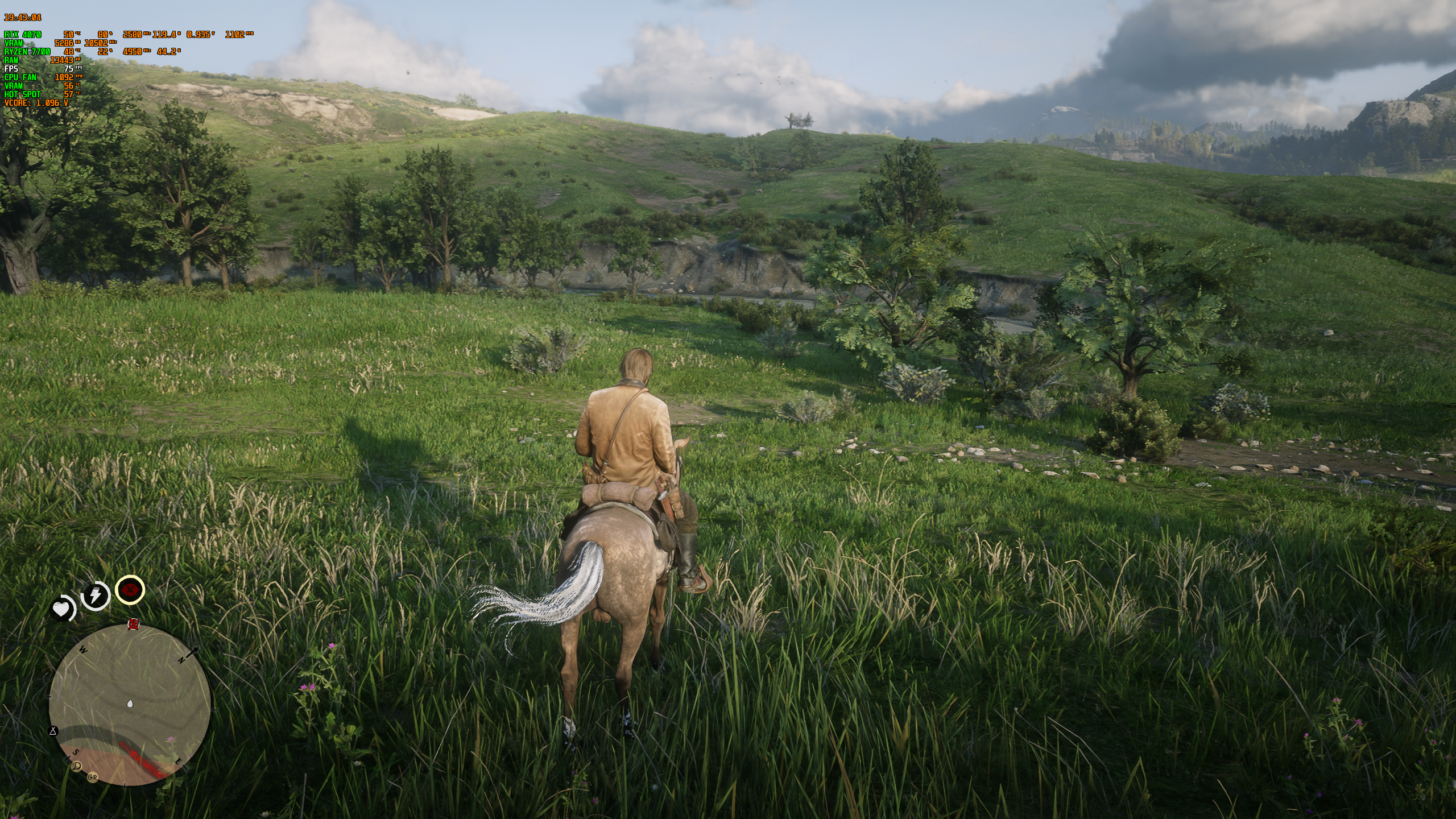Open the circular minimap
Image resolution: width=1456 pixels, height=819 pixels.
pos(130,705)
